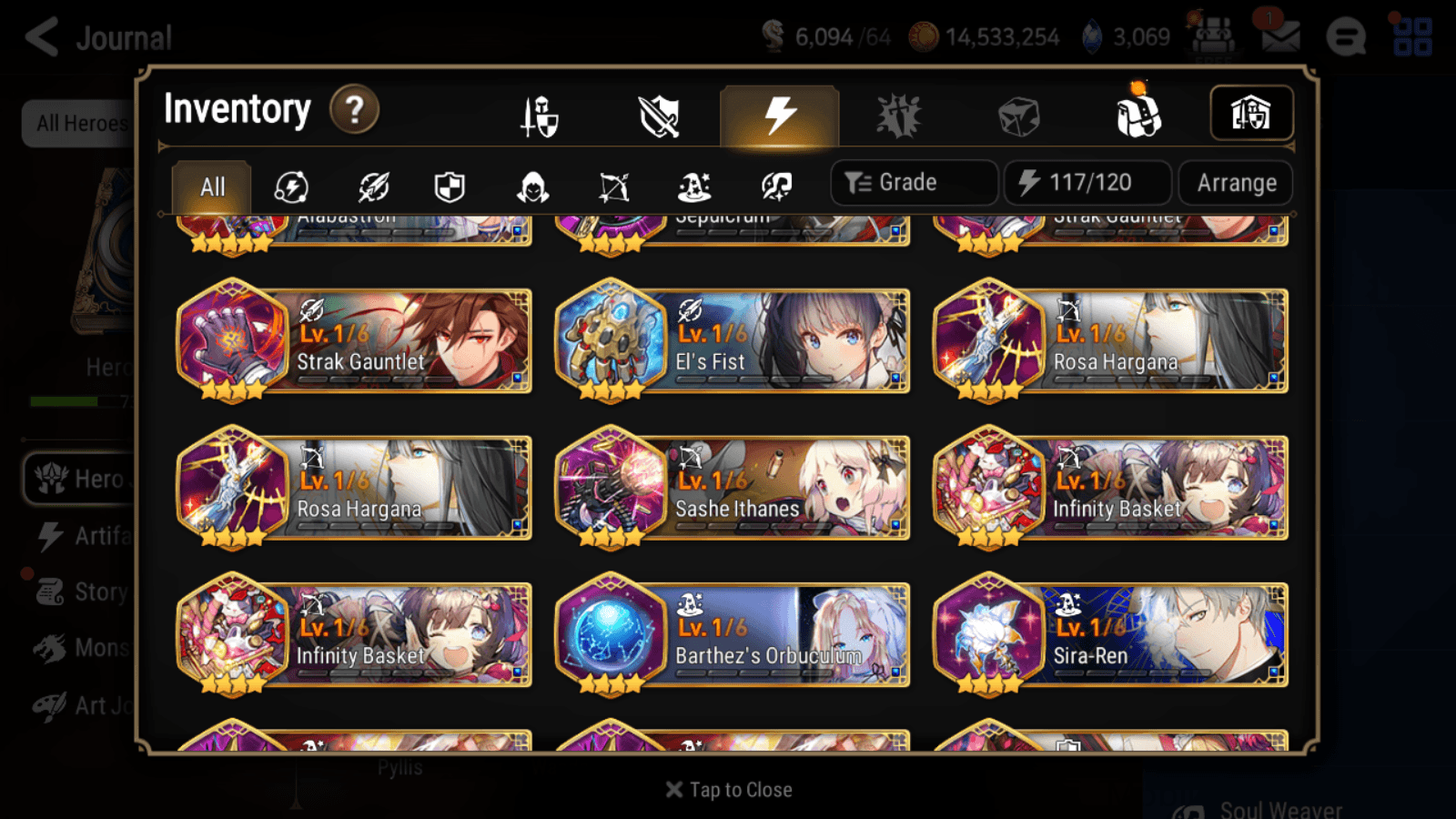The width and height of the screenshot is (1456, 819).
Task: Toggle the Thief artifact filter
Action: pos(535,187)
